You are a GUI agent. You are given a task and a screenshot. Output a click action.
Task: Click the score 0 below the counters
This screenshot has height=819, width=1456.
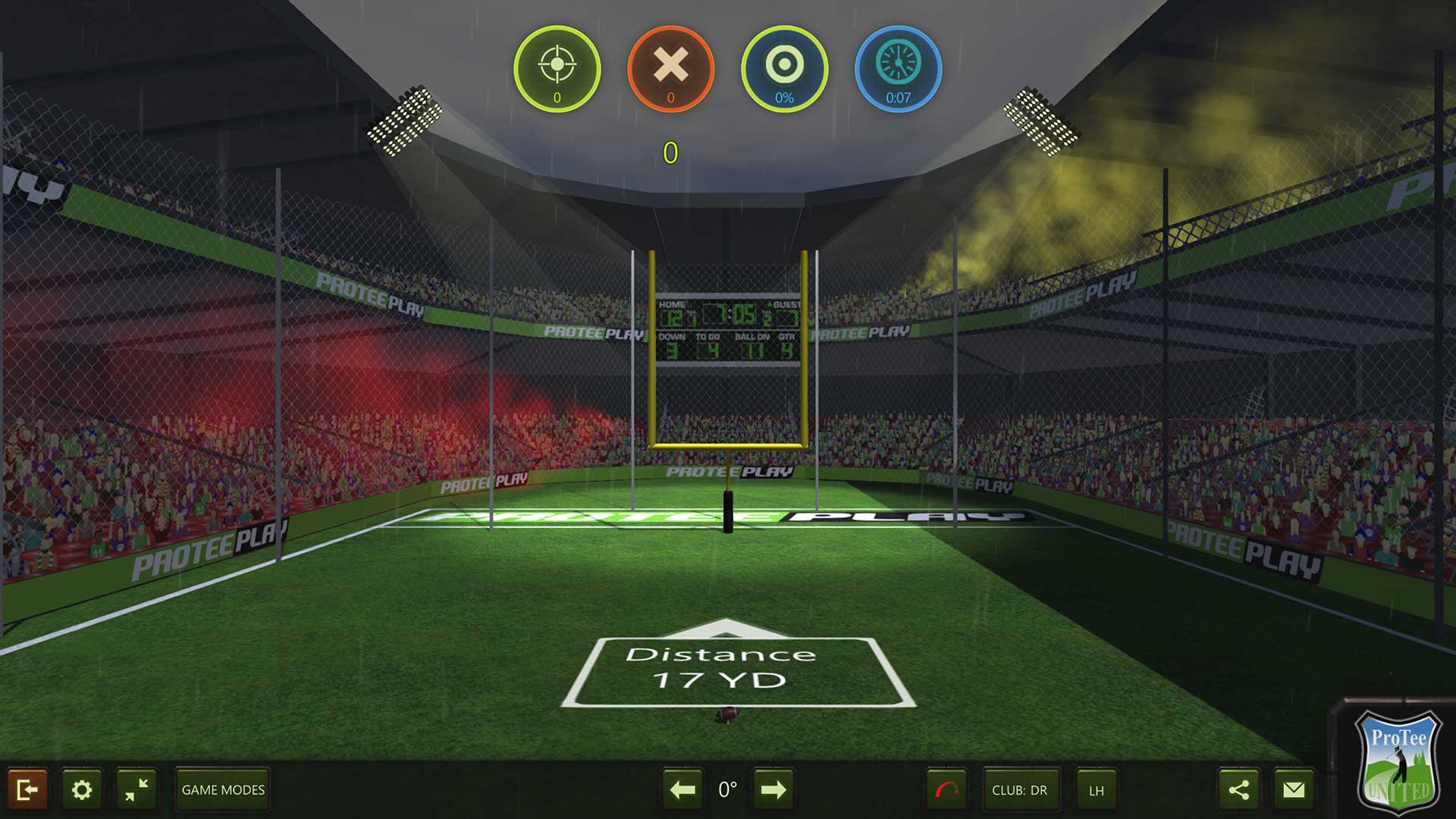tap(670, 152)
